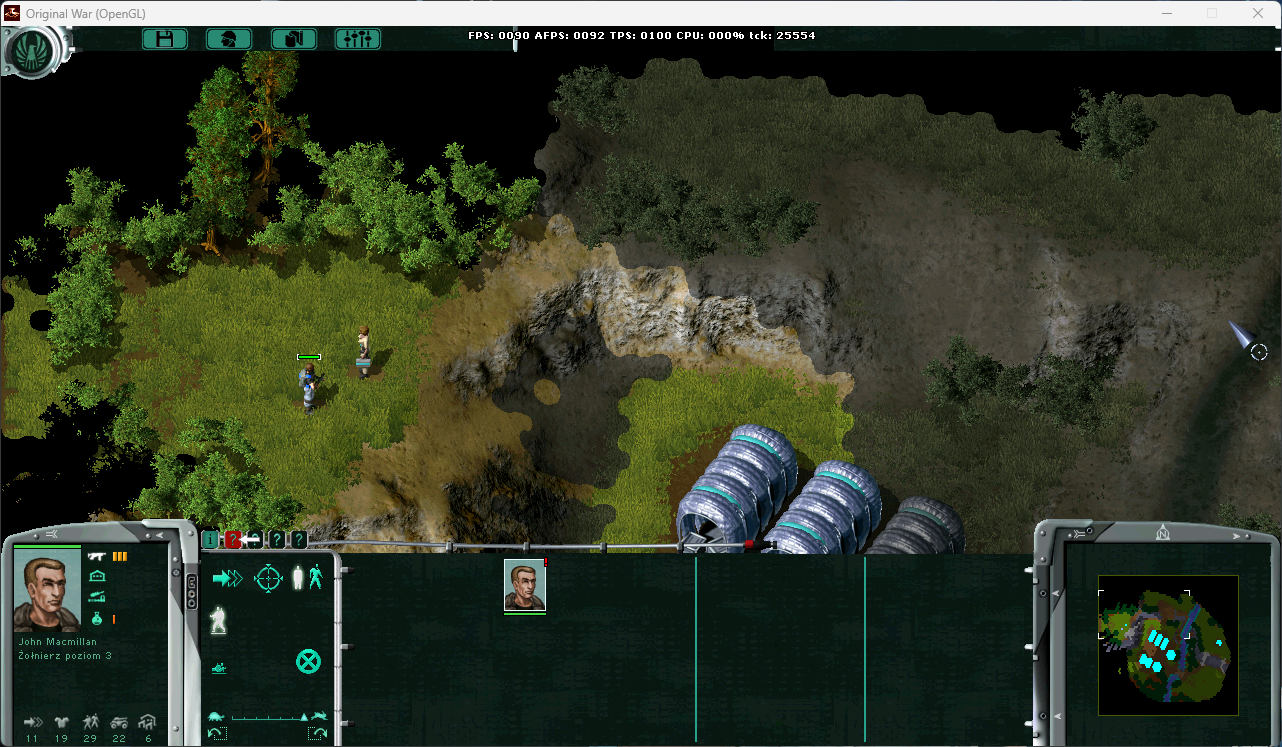Screen dimensions: 1282x747
Task: Open the soldier helmet menu button
Action: tap(229, 39)
